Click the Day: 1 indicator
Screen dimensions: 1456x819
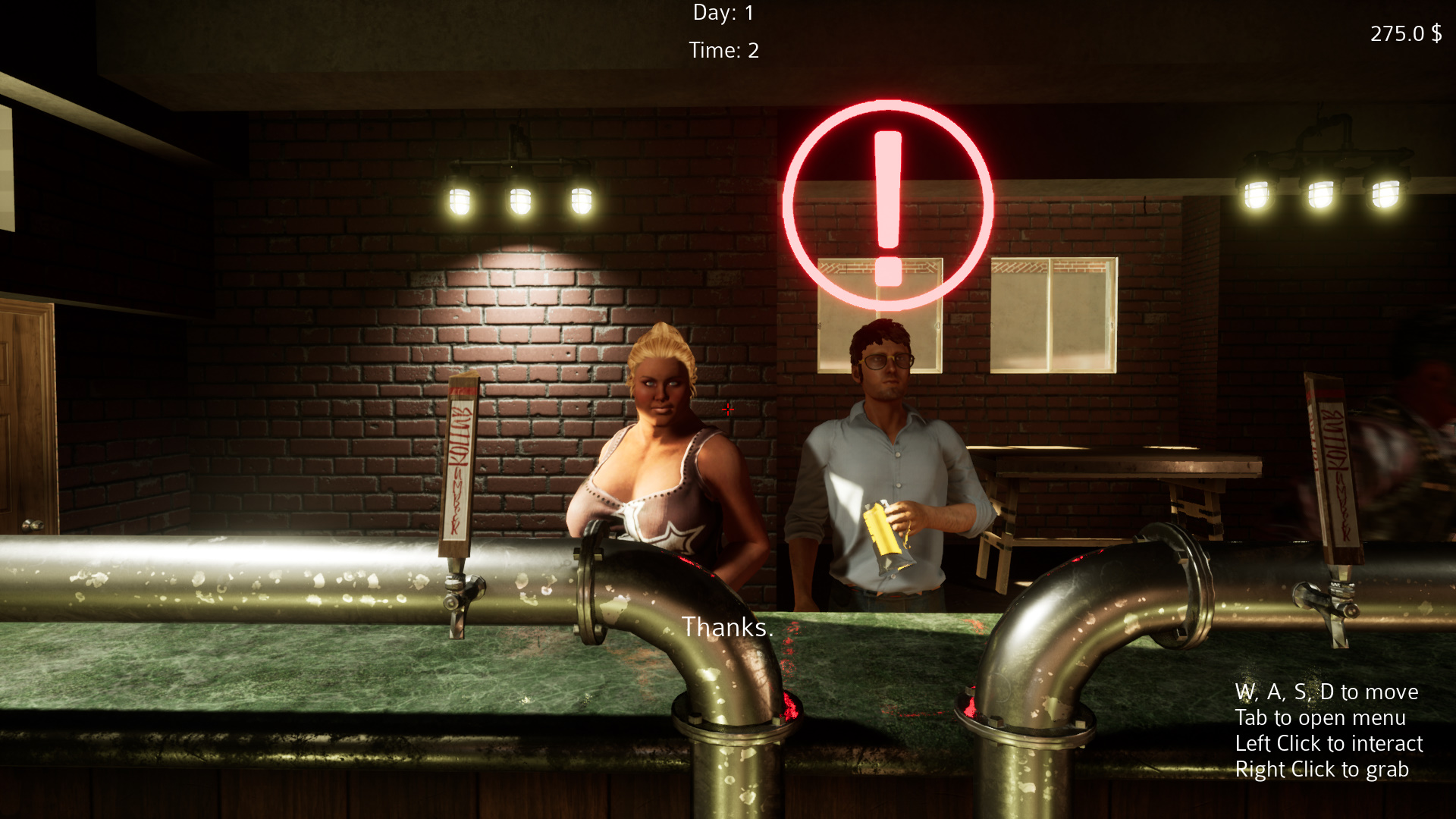pyautogui.click(x=723, y=12)
